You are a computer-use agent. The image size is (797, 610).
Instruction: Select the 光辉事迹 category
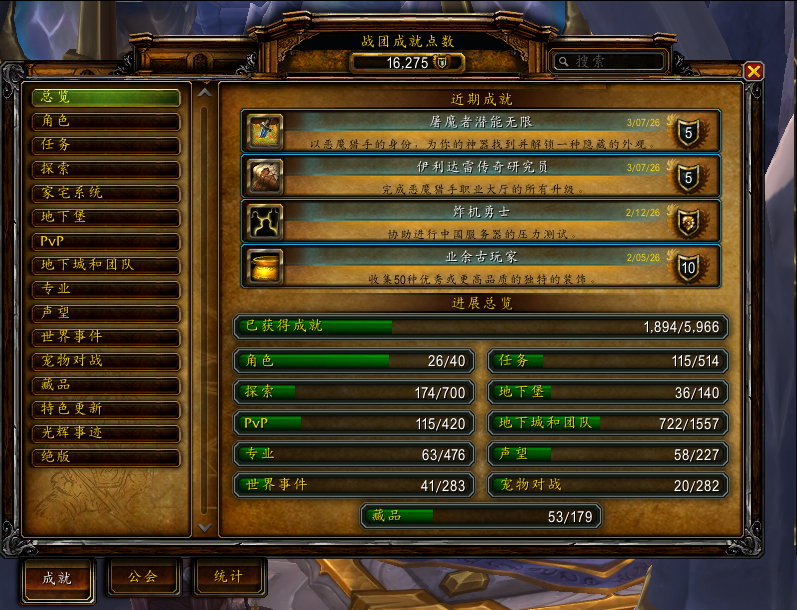point(106,433)
